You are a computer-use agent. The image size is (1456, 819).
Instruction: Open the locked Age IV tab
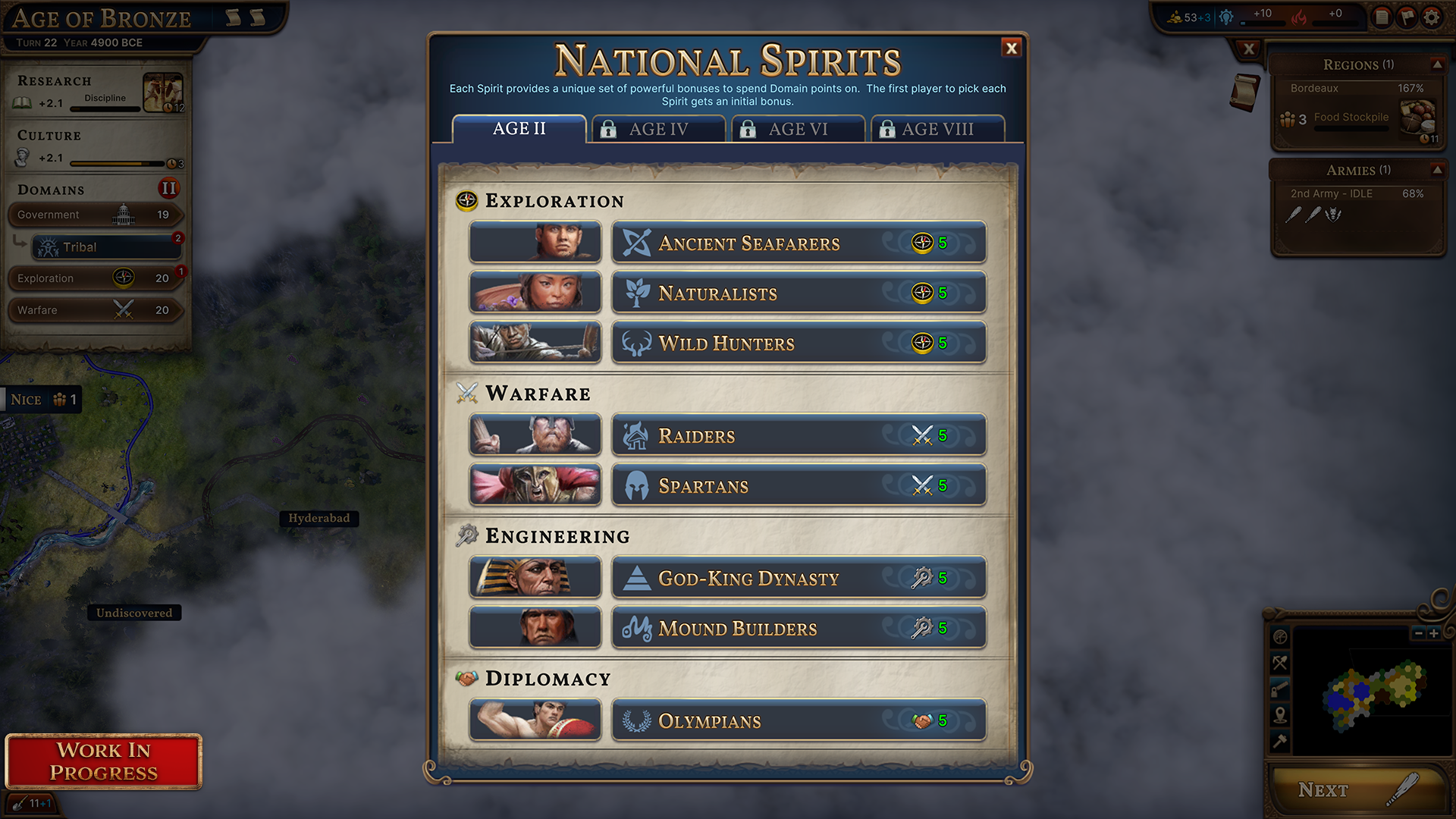click(x=658, y=130)
